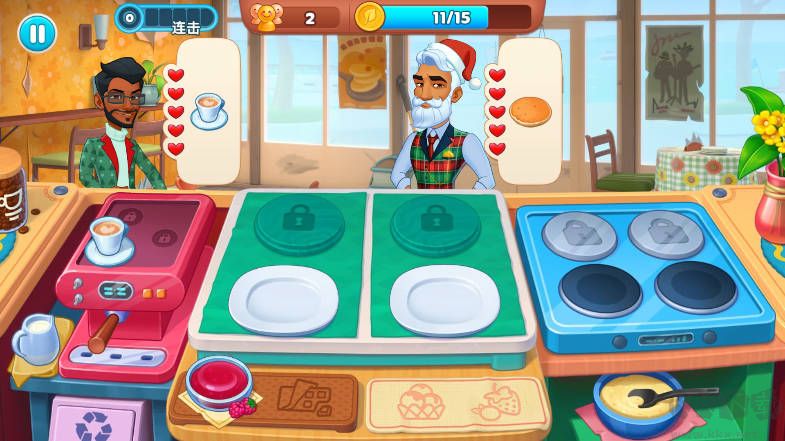Tap the coffee order bubble
785x441 pixels.
click(x=210, y=109)
